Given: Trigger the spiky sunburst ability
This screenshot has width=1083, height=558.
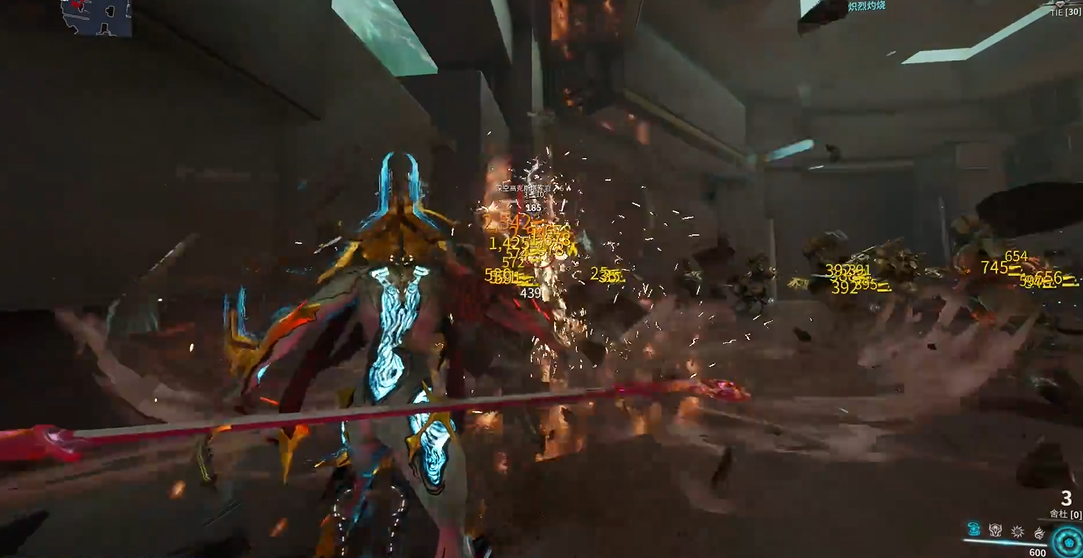Looking at the screenshot, I should (1018, 531).
